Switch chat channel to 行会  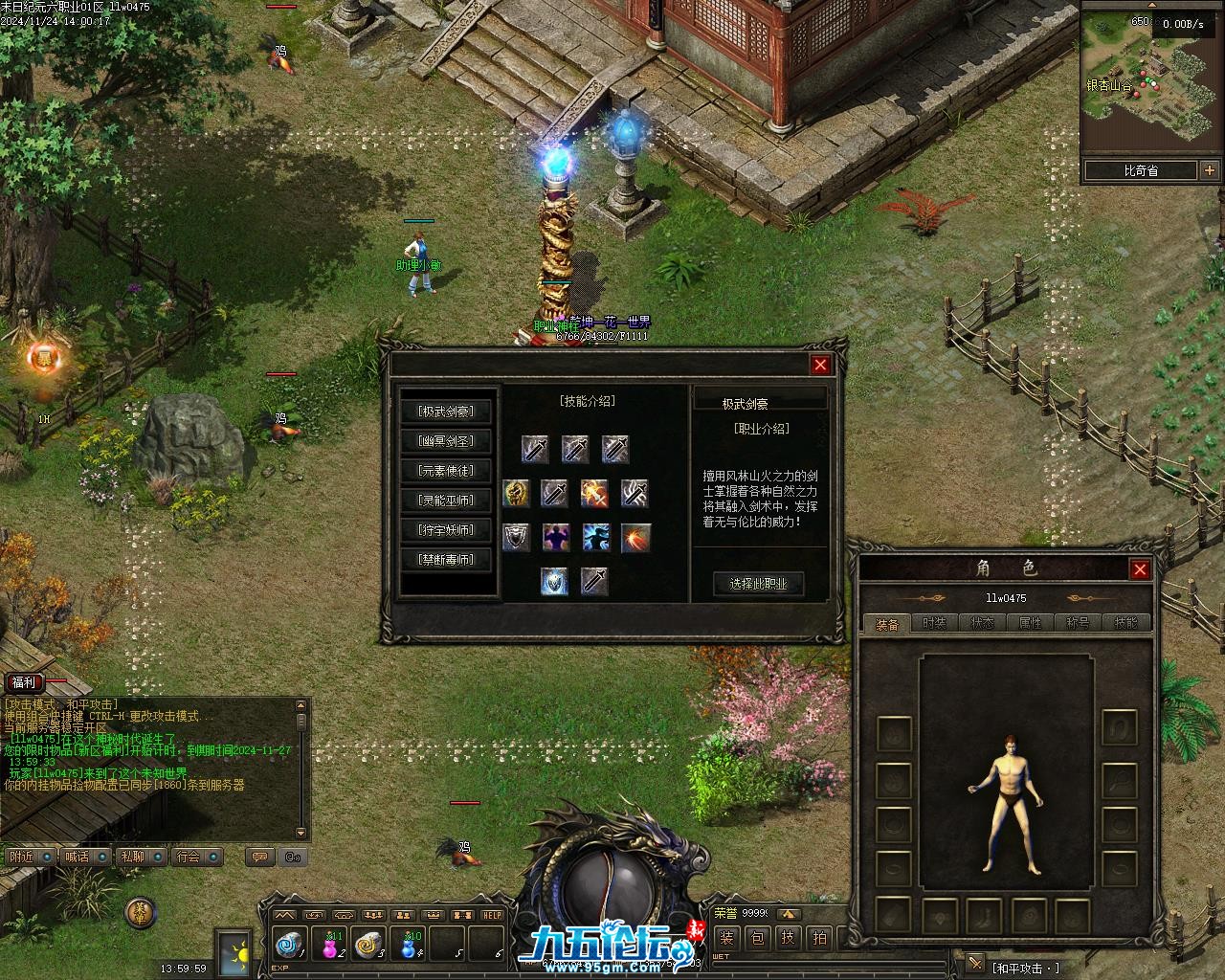tap(189, 857)
